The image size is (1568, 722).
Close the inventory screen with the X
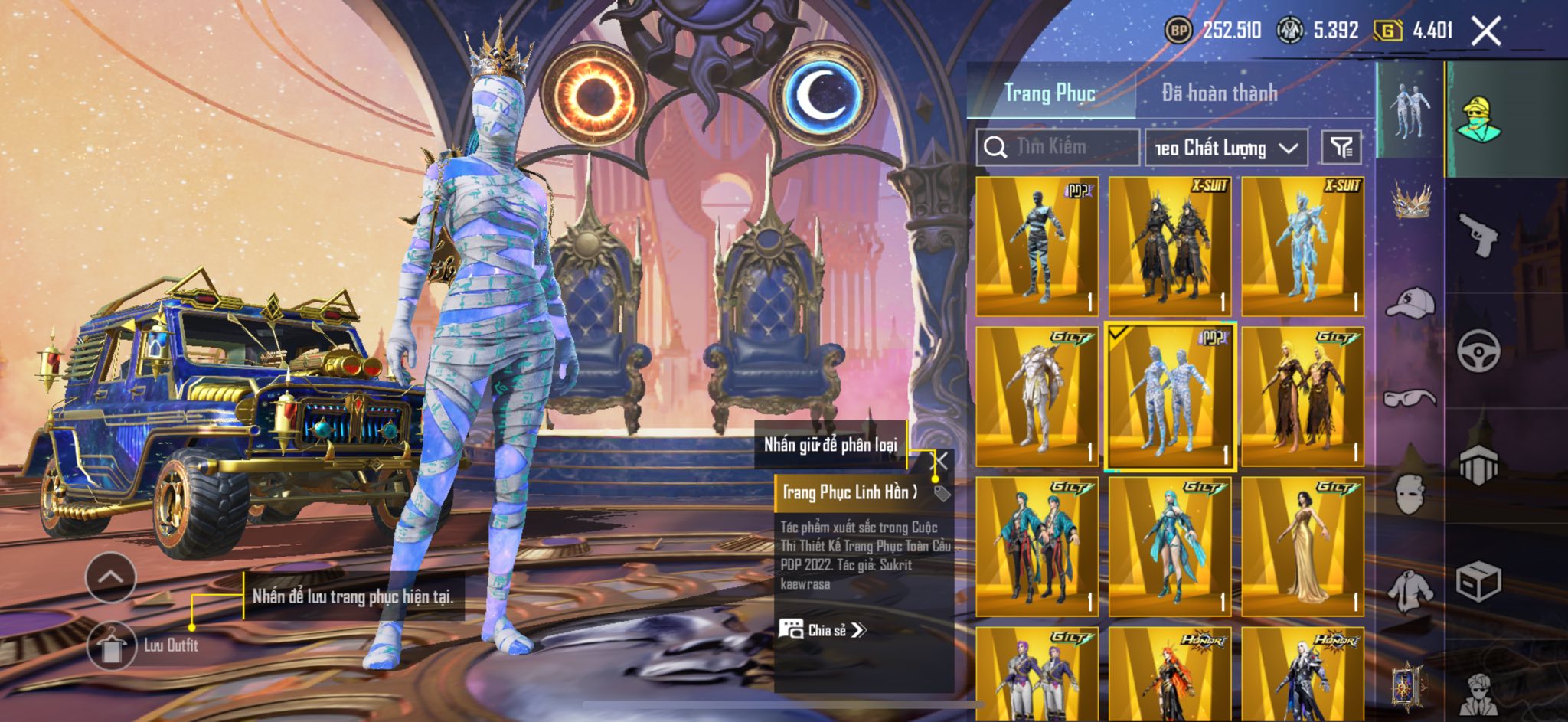pos(1486,31)
